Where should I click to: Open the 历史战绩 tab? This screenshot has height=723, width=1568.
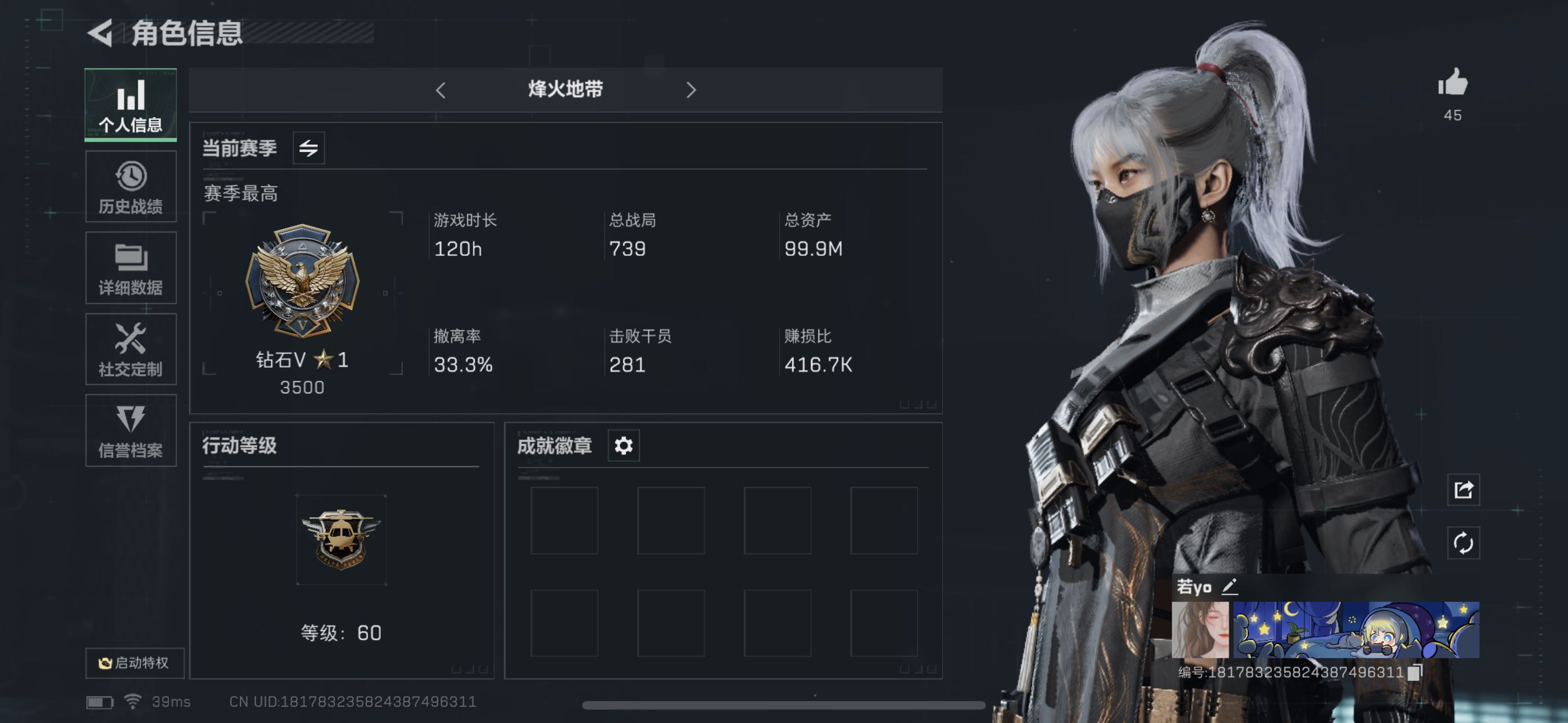(x=131, y=187)
